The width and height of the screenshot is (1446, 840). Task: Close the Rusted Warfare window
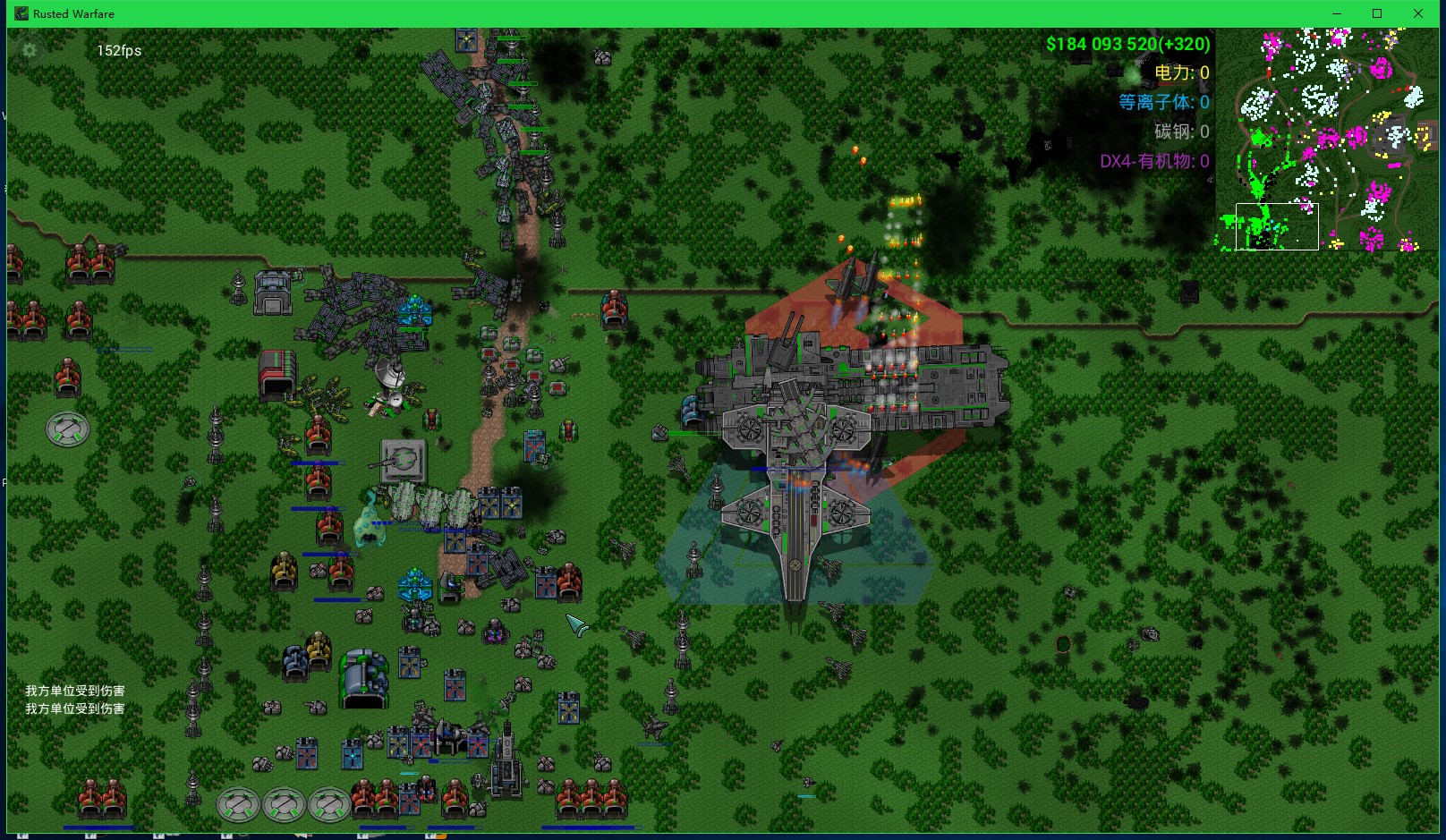click(x=1418, y=13)
